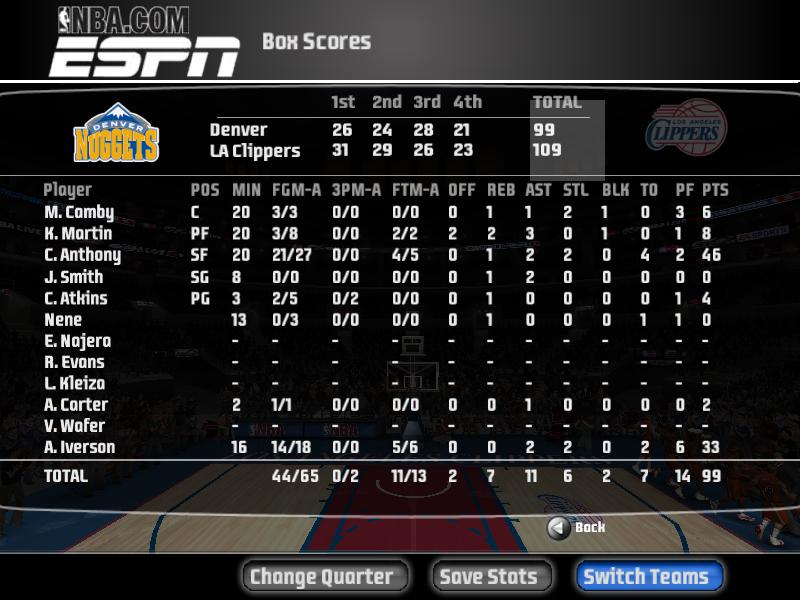800x600 pixels.
Task: Switch Teams to view the Clippers box score
Action: 647,577
